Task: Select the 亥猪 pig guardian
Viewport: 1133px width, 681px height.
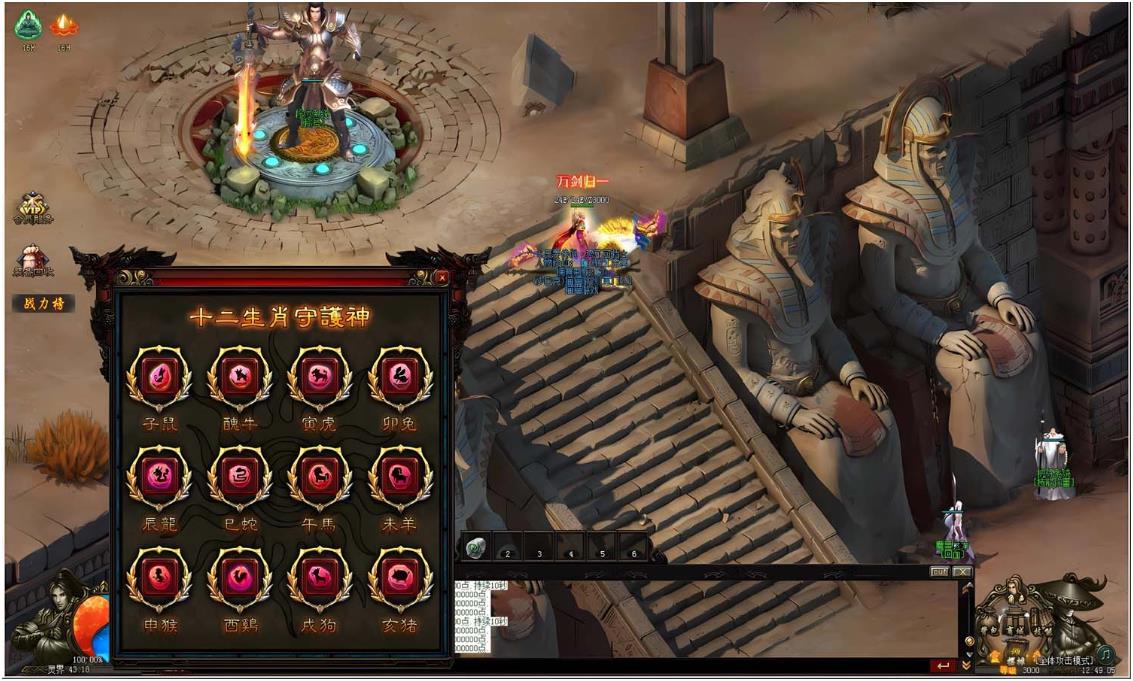Action: click(400, 578)
